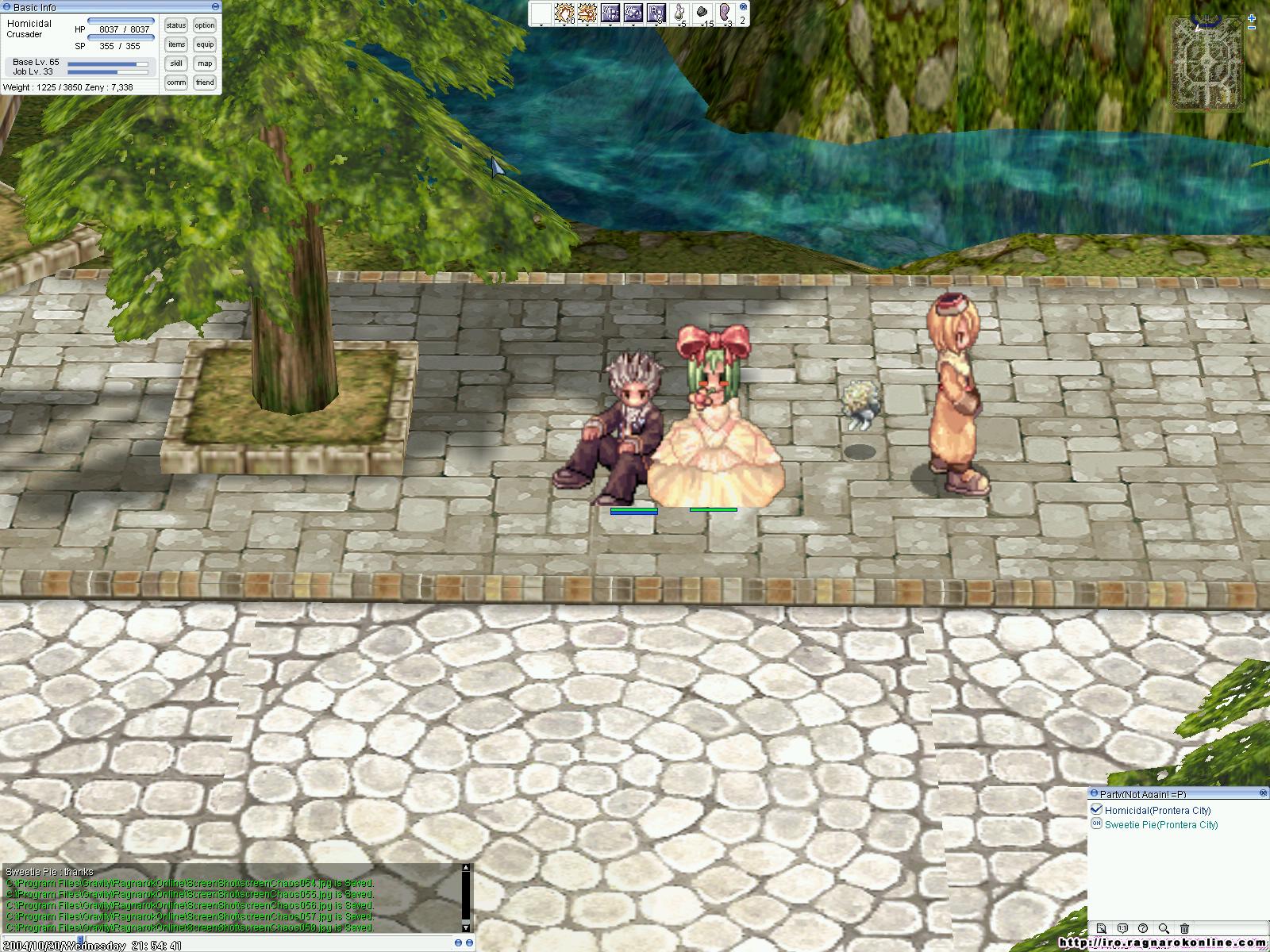Toggle the map button in Basic Info

tap(205, 63)
